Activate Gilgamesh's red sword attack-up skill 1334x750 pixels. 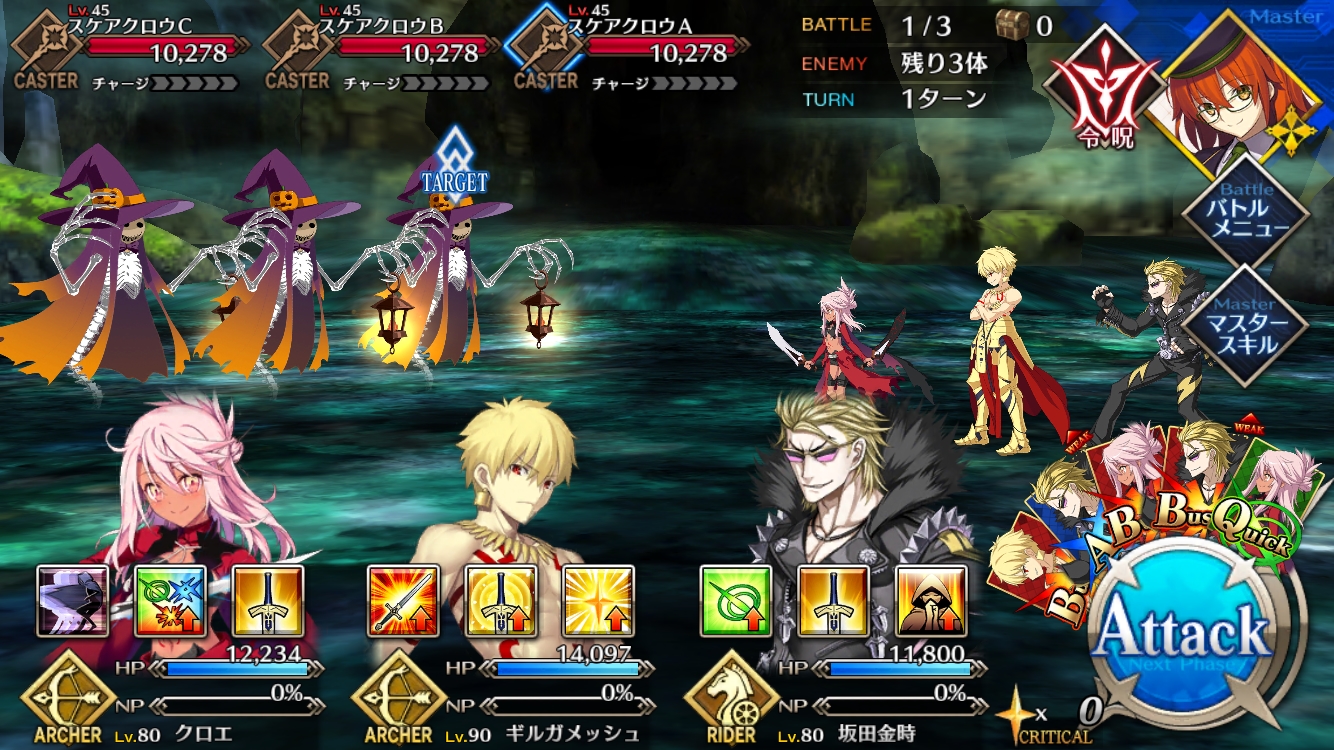click(x=403, y=601)
